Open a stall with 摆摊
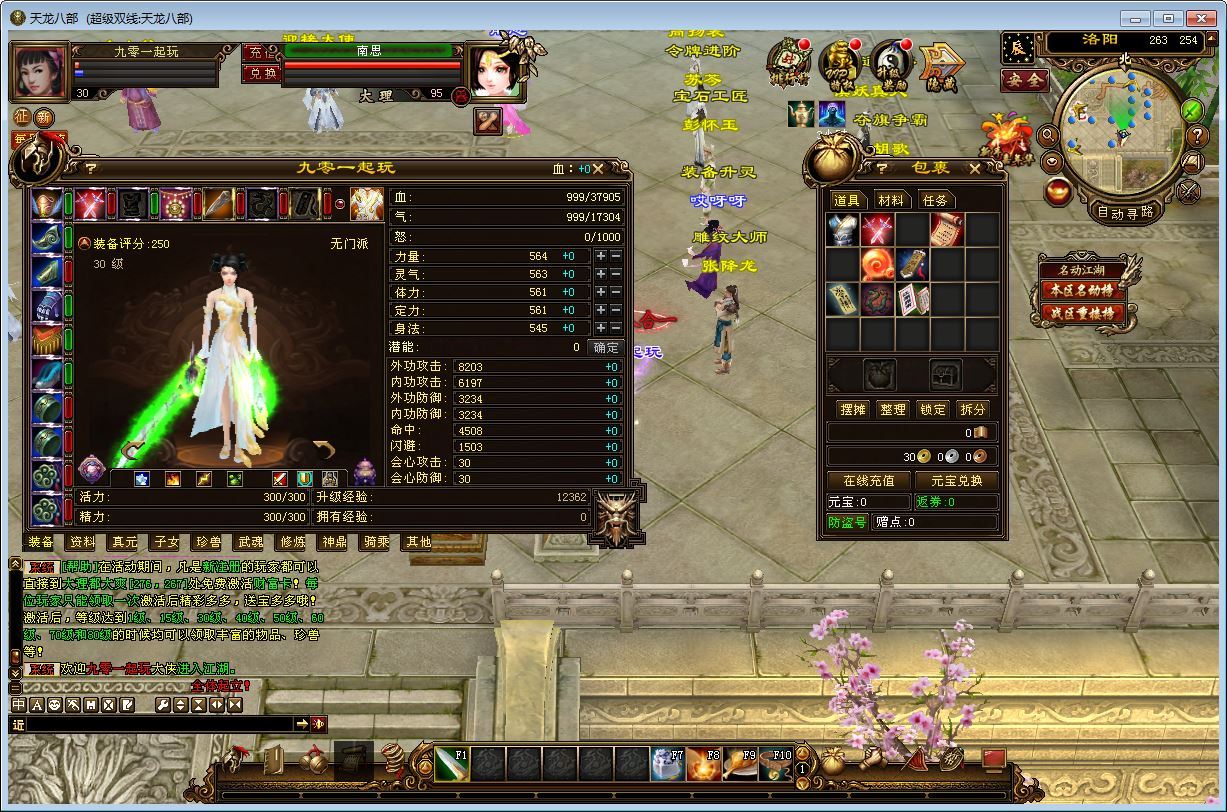Screen dimensions: 1227x812 pos(852,409)
